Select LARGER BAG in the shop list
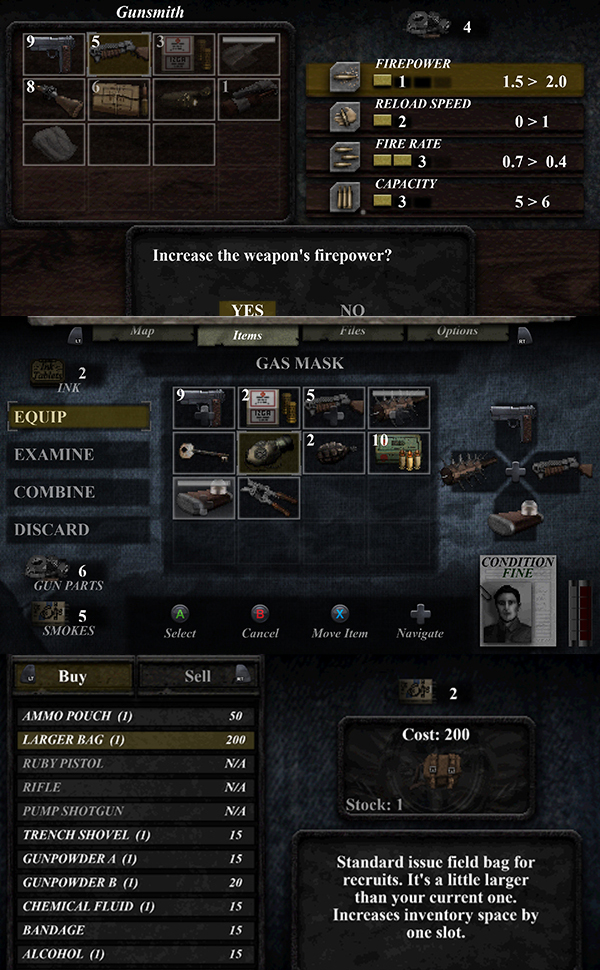Viewport: 600px width, 970px height. (x=137, y=740)
